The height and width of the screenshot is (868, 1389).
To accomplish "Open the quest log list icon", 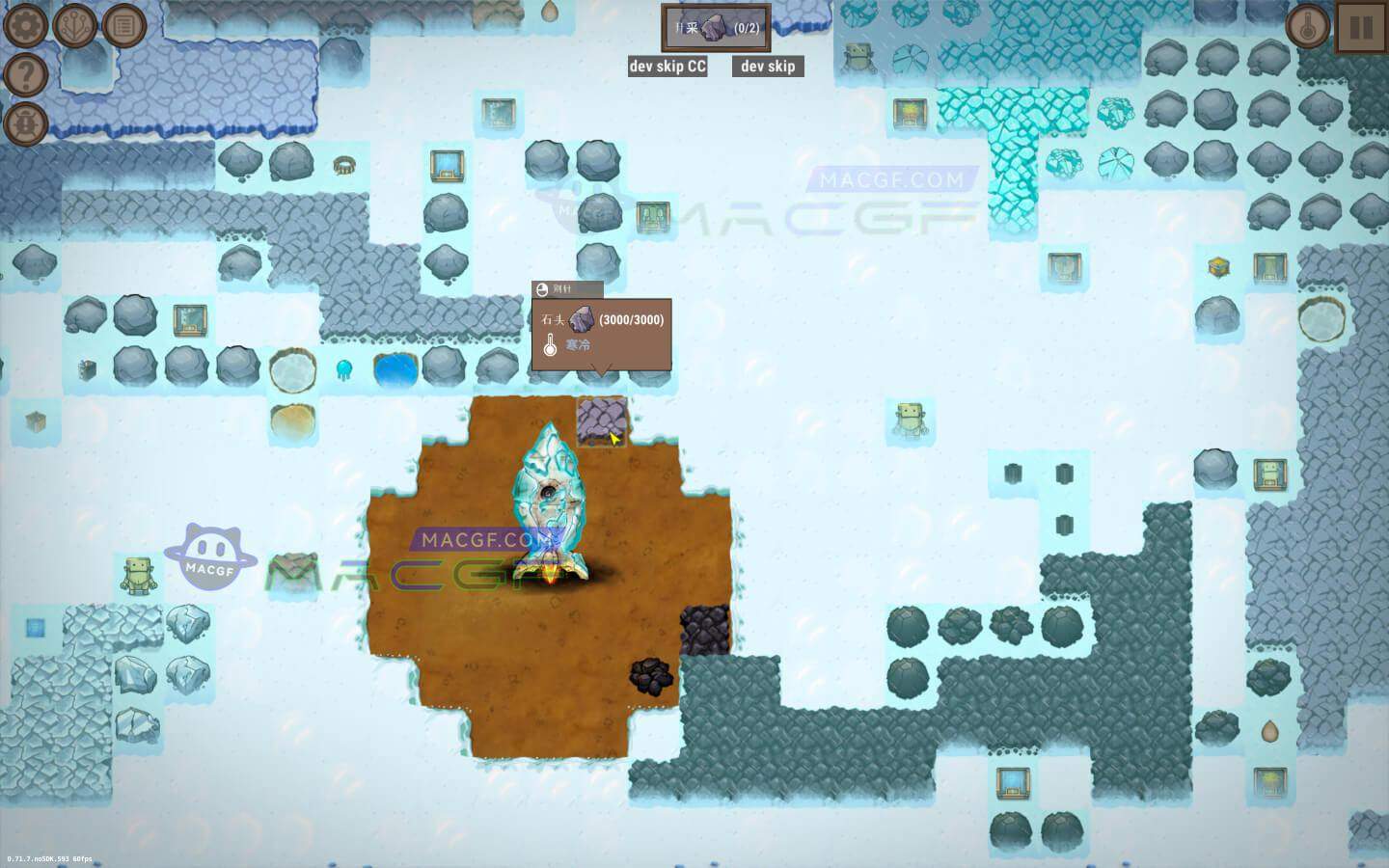I will click(123, 25).
